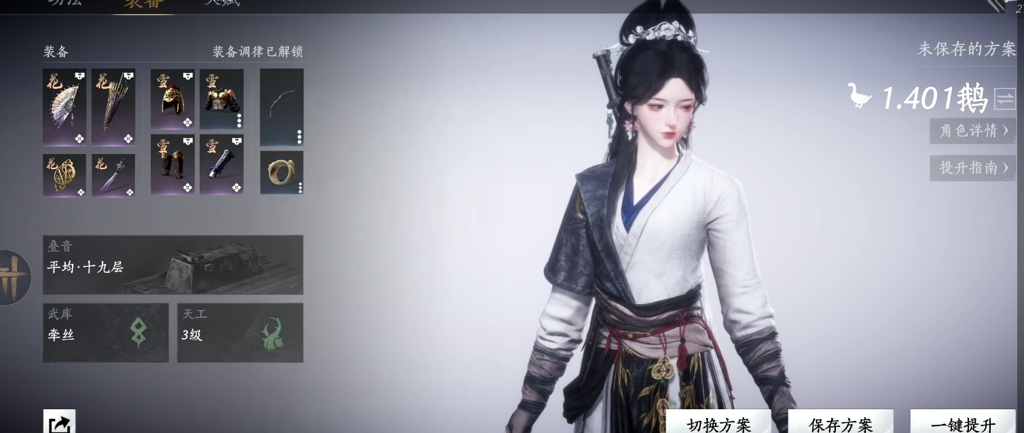Activate the 一键提升 one-click upgrade
Image resolution: width=1024 pixels, height=433 pixels.
962,424
